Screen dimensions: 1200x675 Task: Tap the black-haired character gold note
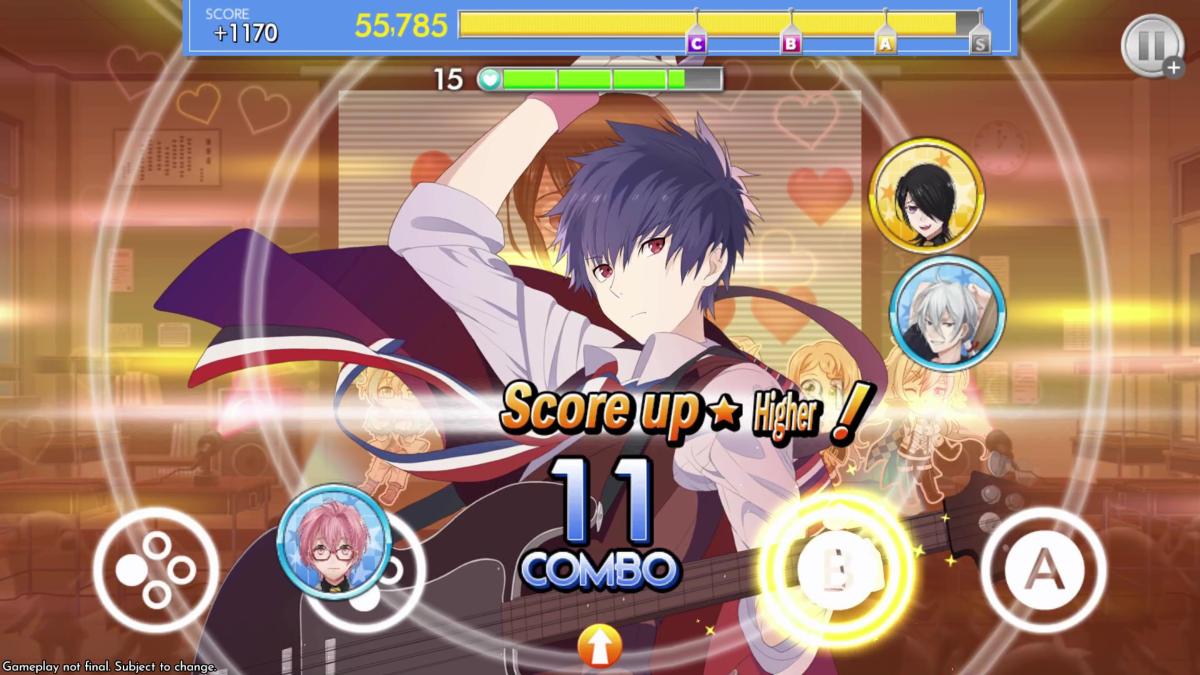(926, 195)
